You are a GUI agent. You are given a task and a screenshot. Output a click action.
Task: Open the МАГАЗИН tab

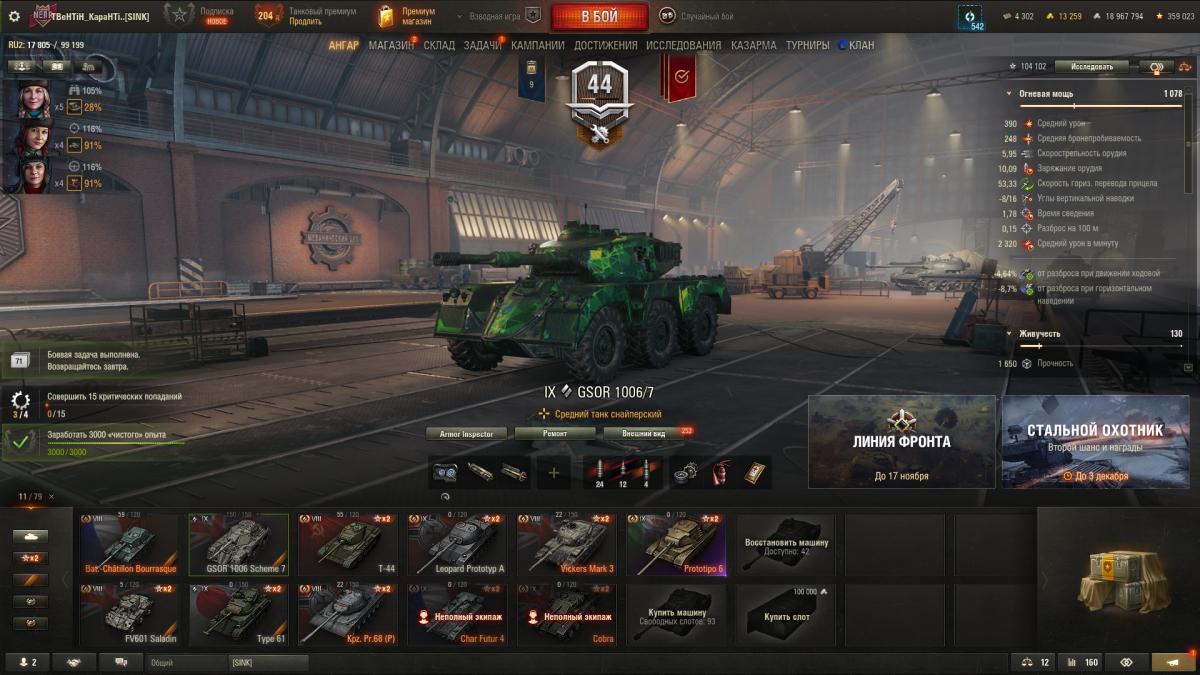tap(390, 45)
